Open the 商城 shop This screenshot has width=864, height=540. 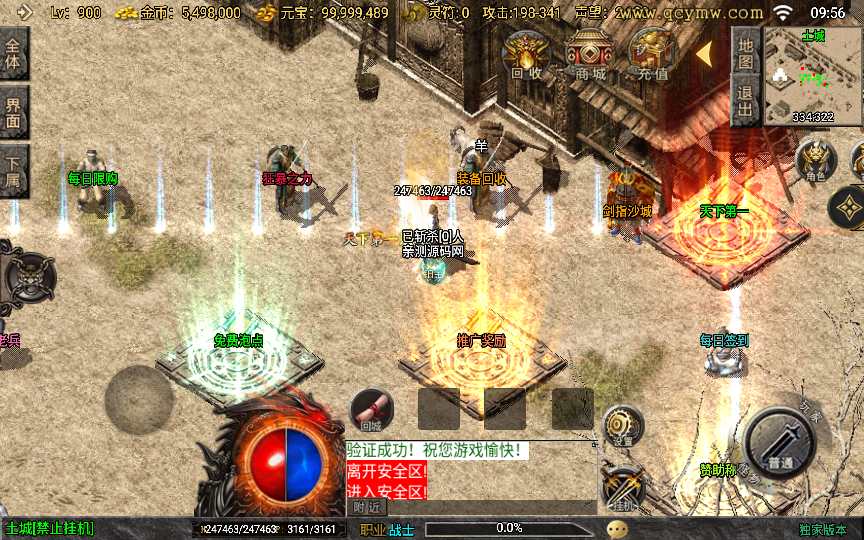coord(590,55)
